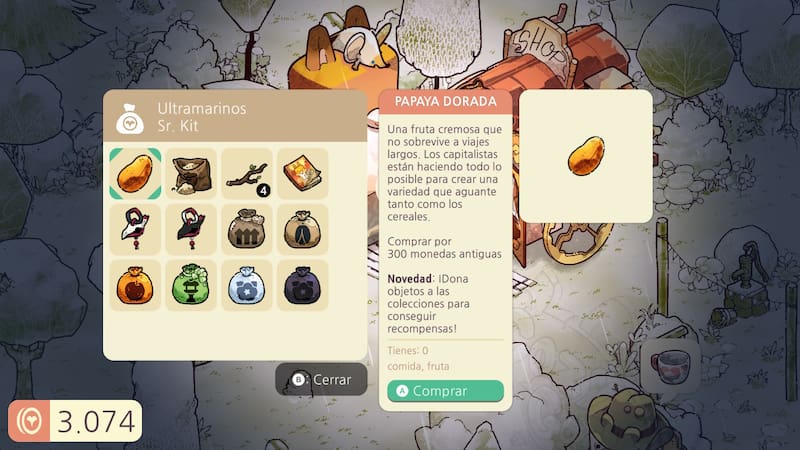800x450 pixels.
Task: Select the brown flour sack item
Action: [x=191, y=174]
